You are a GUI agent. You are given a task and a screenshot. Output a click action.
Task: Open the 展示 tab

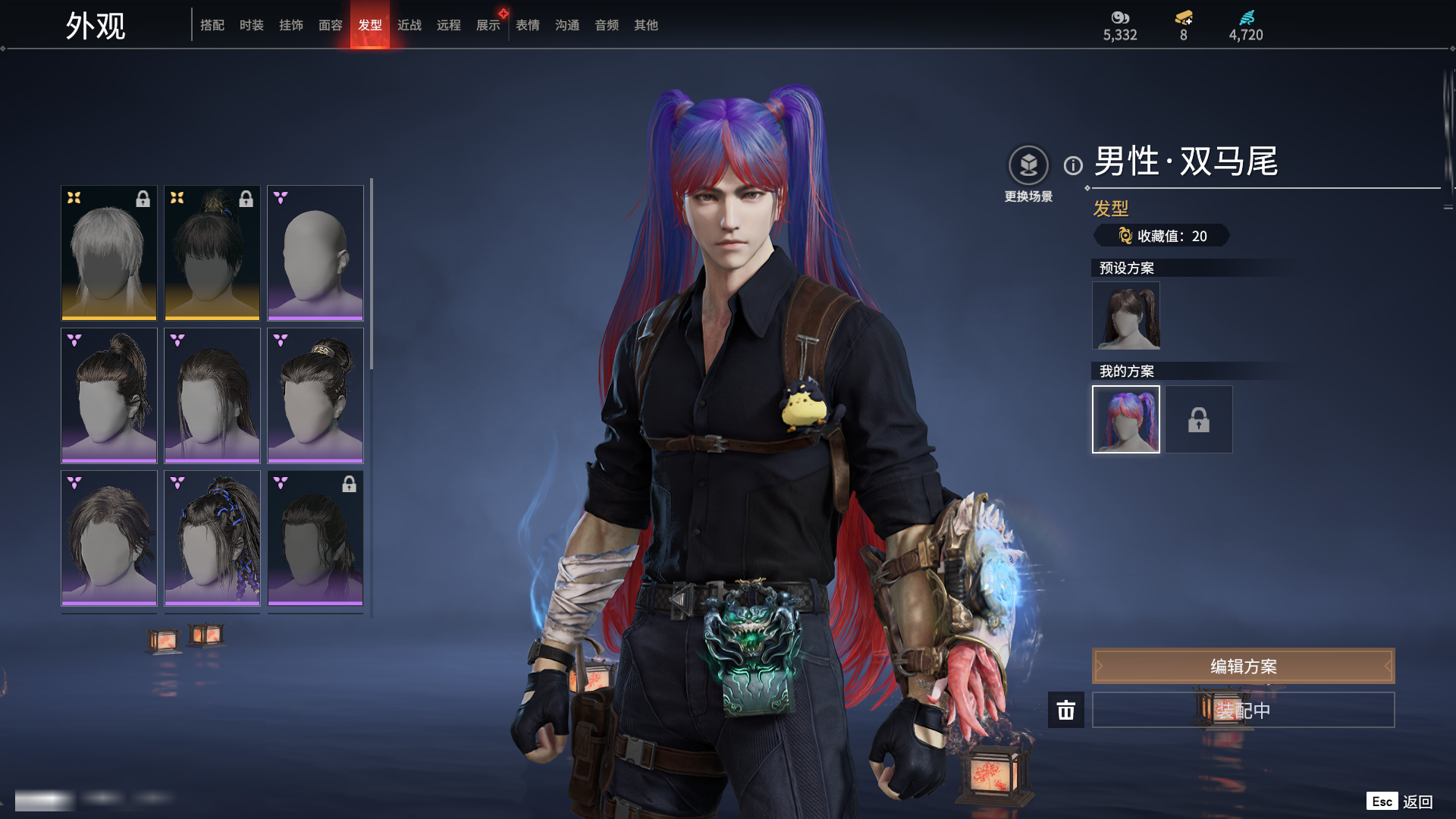point(488,25)
